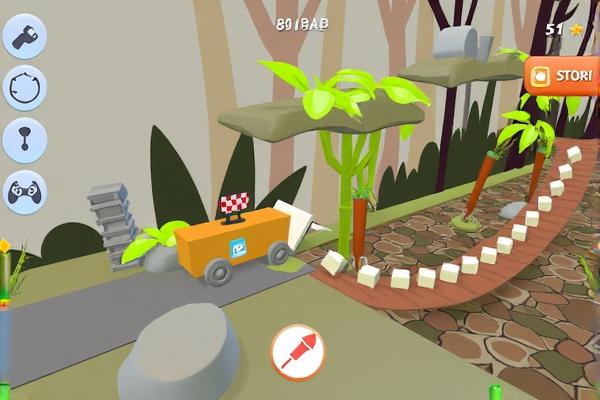
Task: Select the circular rotate arrows button
Action: (24, 88)
